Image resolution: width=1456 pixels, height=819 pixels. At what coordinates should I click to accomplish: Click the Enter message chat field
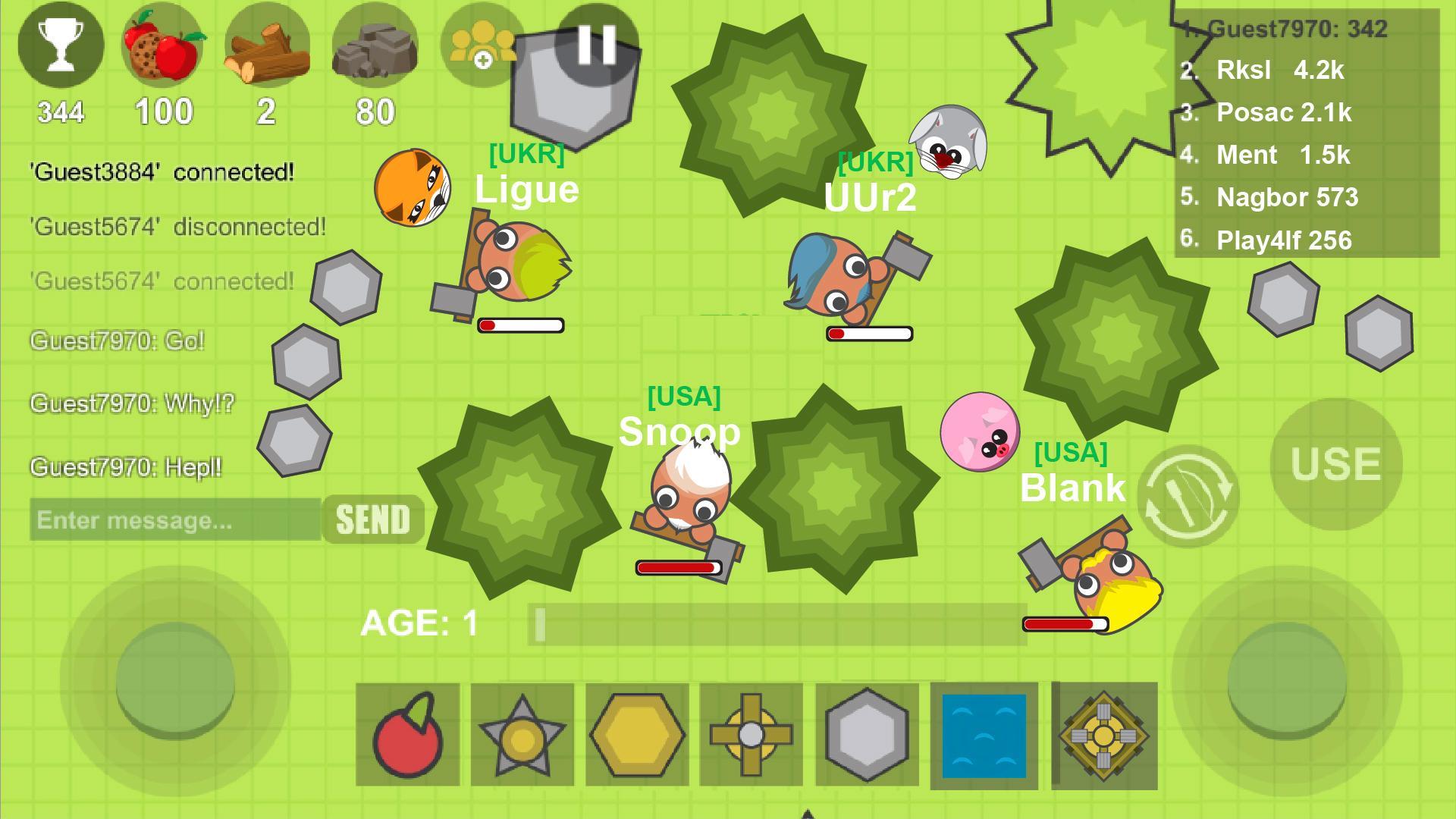(x=174, y=520)
